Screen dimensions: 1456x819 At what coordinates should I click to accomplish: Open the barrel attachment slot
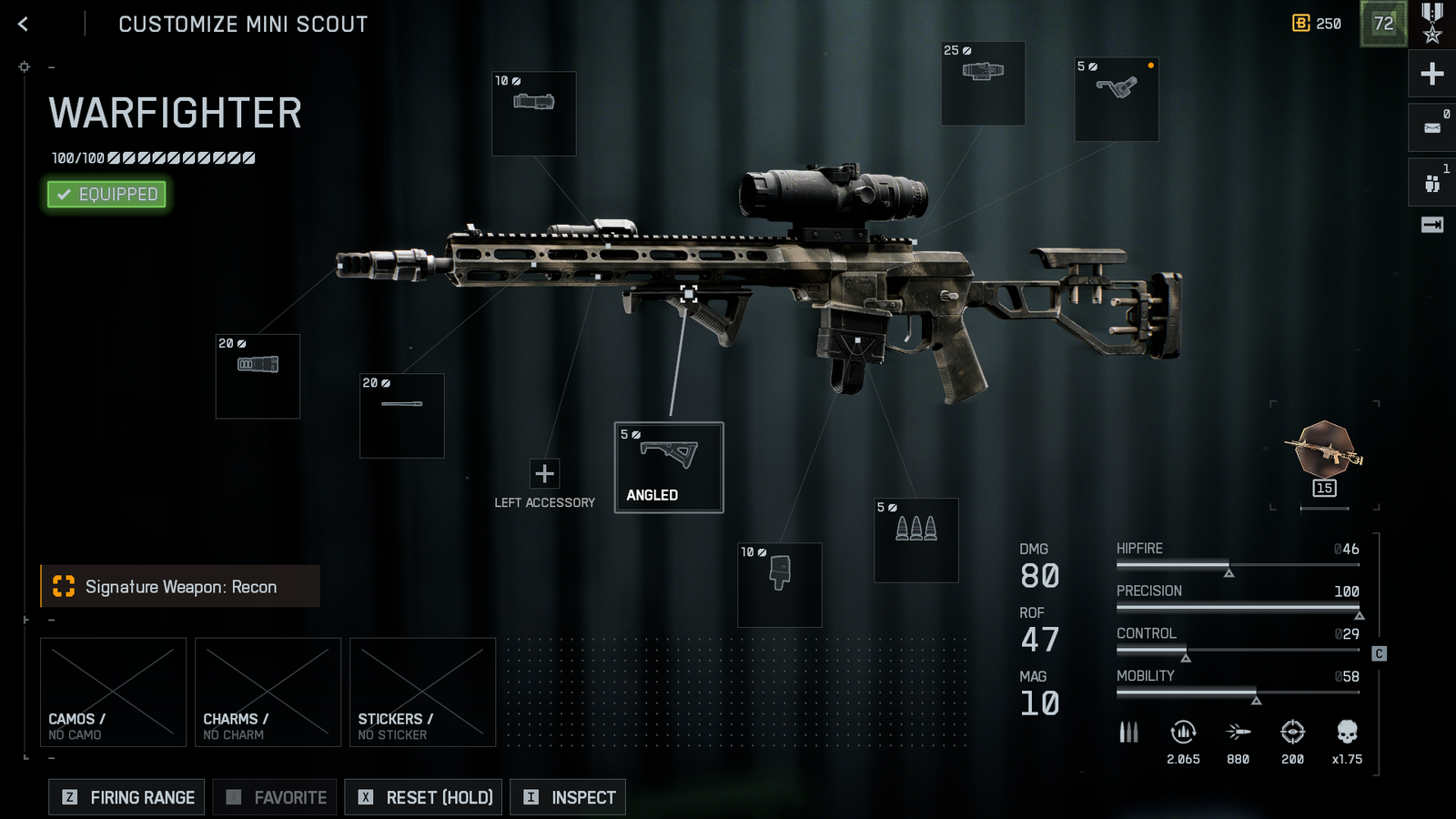click(402, 415)
